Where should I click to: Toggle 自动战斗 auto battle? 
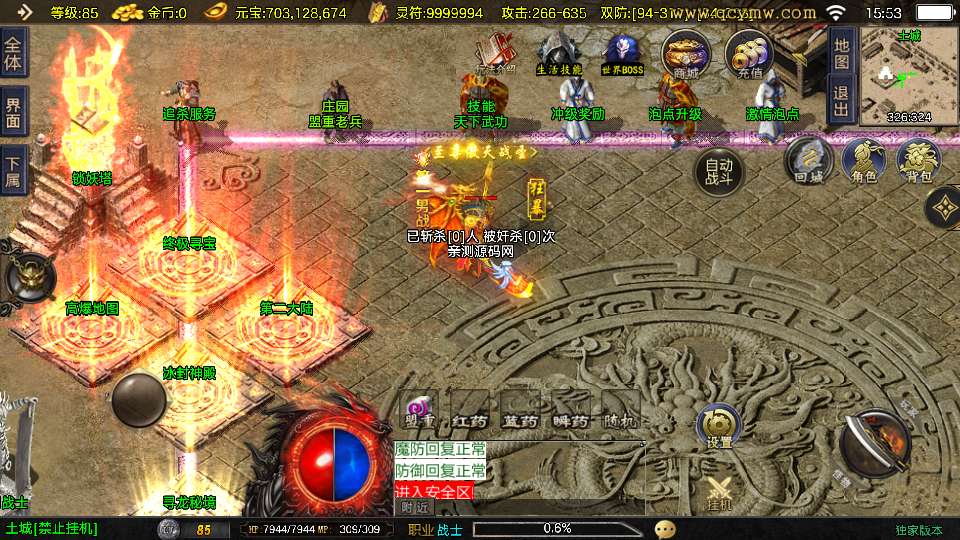pos(720,172)
